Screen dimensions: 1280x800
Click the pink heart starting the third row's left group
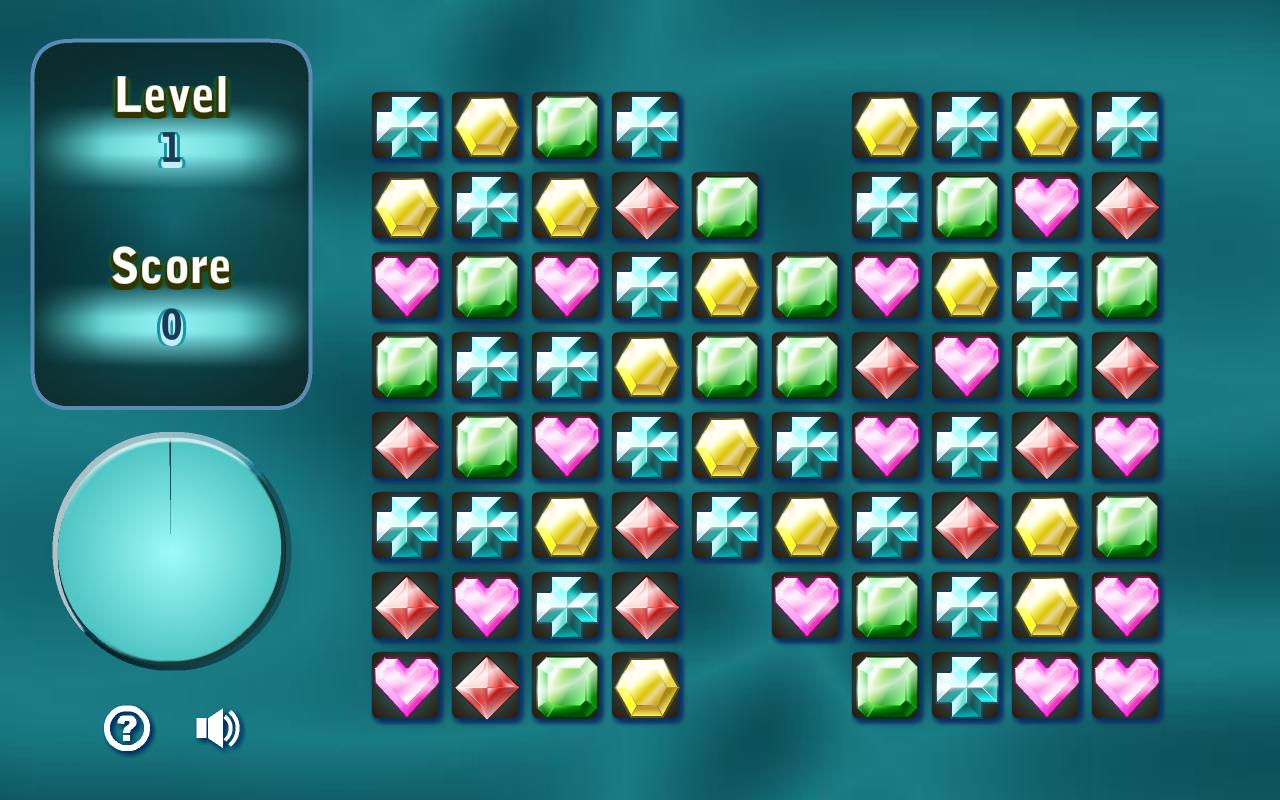coord(405,287)
